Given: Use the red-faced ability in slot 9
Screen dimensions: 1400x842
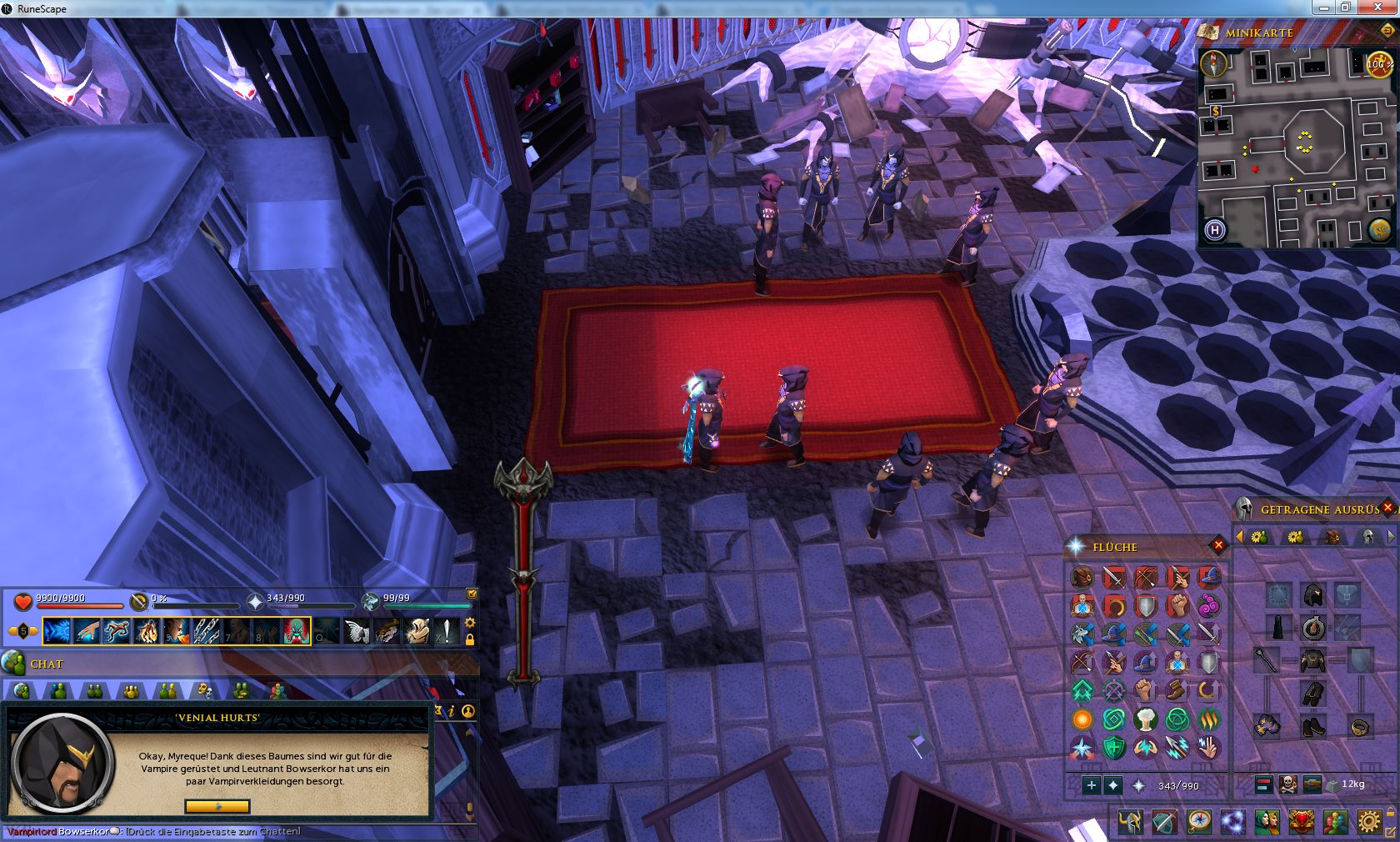Looking at the screenshot, I should [296, 631].
